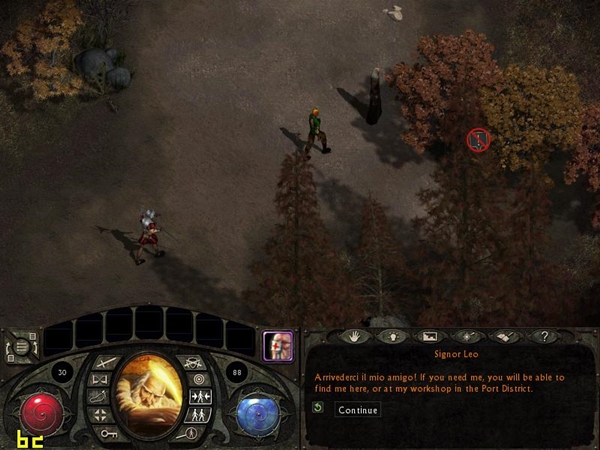Click the four-arrows gather icon

pyautogui.click(x=100, y=414)
